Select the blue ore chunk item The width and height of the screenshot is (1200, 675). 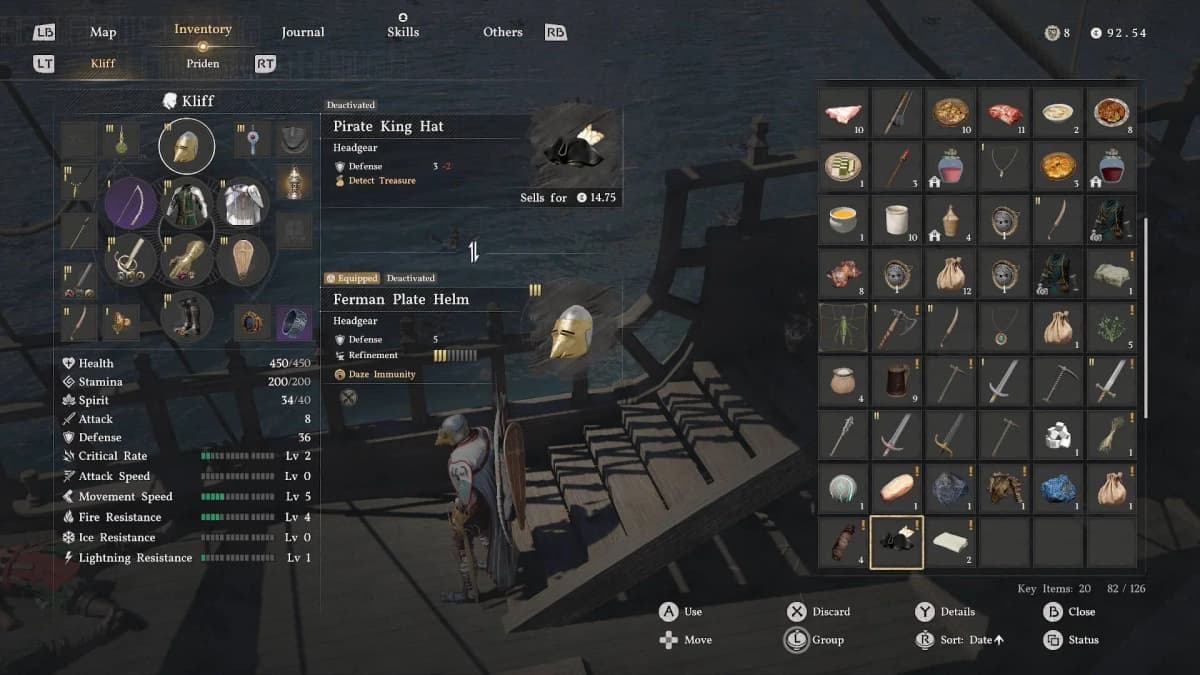point(1057,488)
